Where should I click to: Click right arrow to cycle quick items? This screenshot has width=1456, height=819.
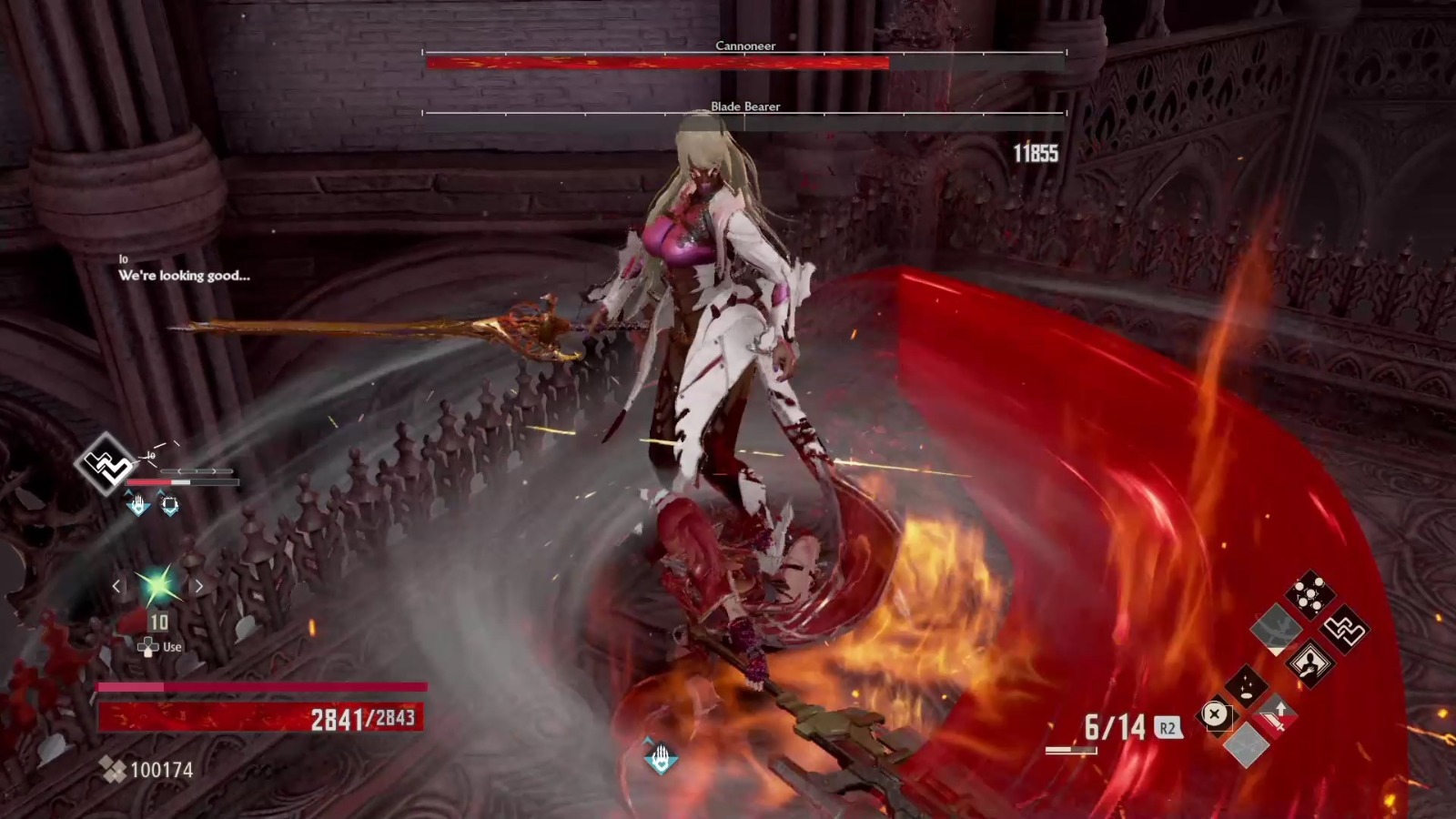(x=199, y=586)
